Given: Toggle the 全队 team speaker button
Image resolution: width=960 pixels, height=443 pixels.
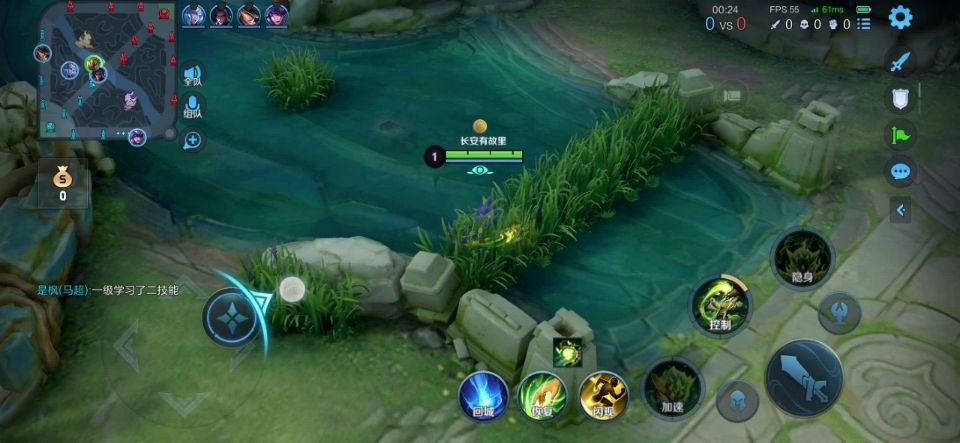Looking at the screenshot, I should 192,75.
